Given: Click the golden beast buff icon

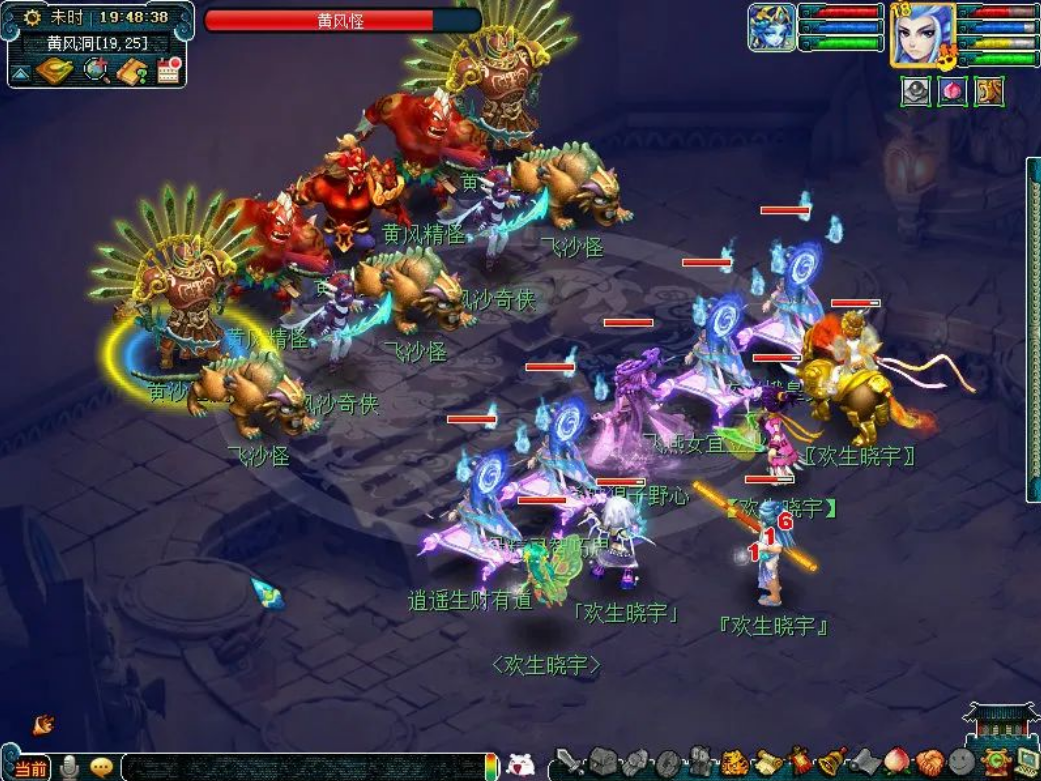Looking at the screenshot, I should click(989, 91).
